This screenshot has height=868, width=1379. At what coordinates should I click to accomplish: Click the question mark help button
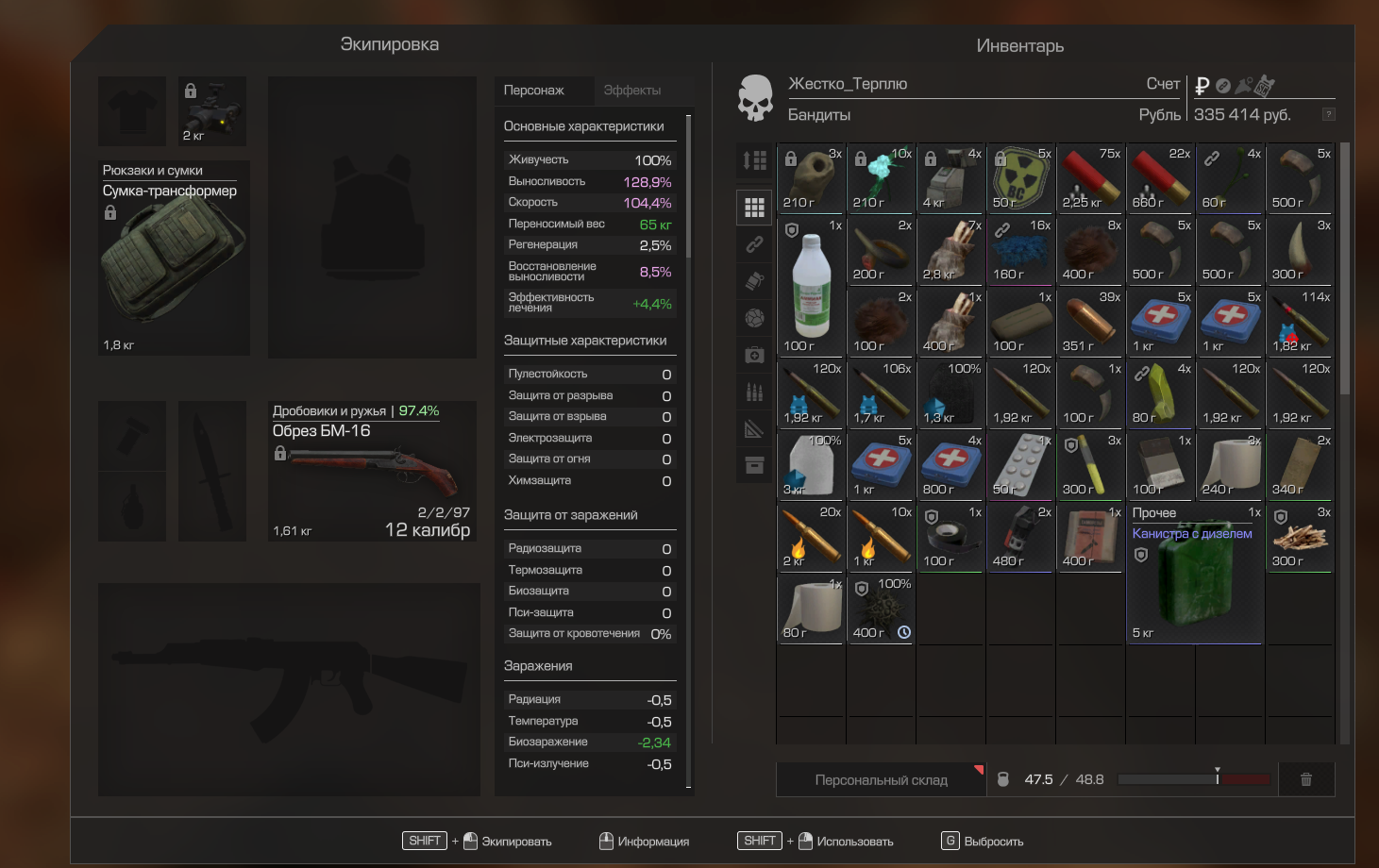1328,114
